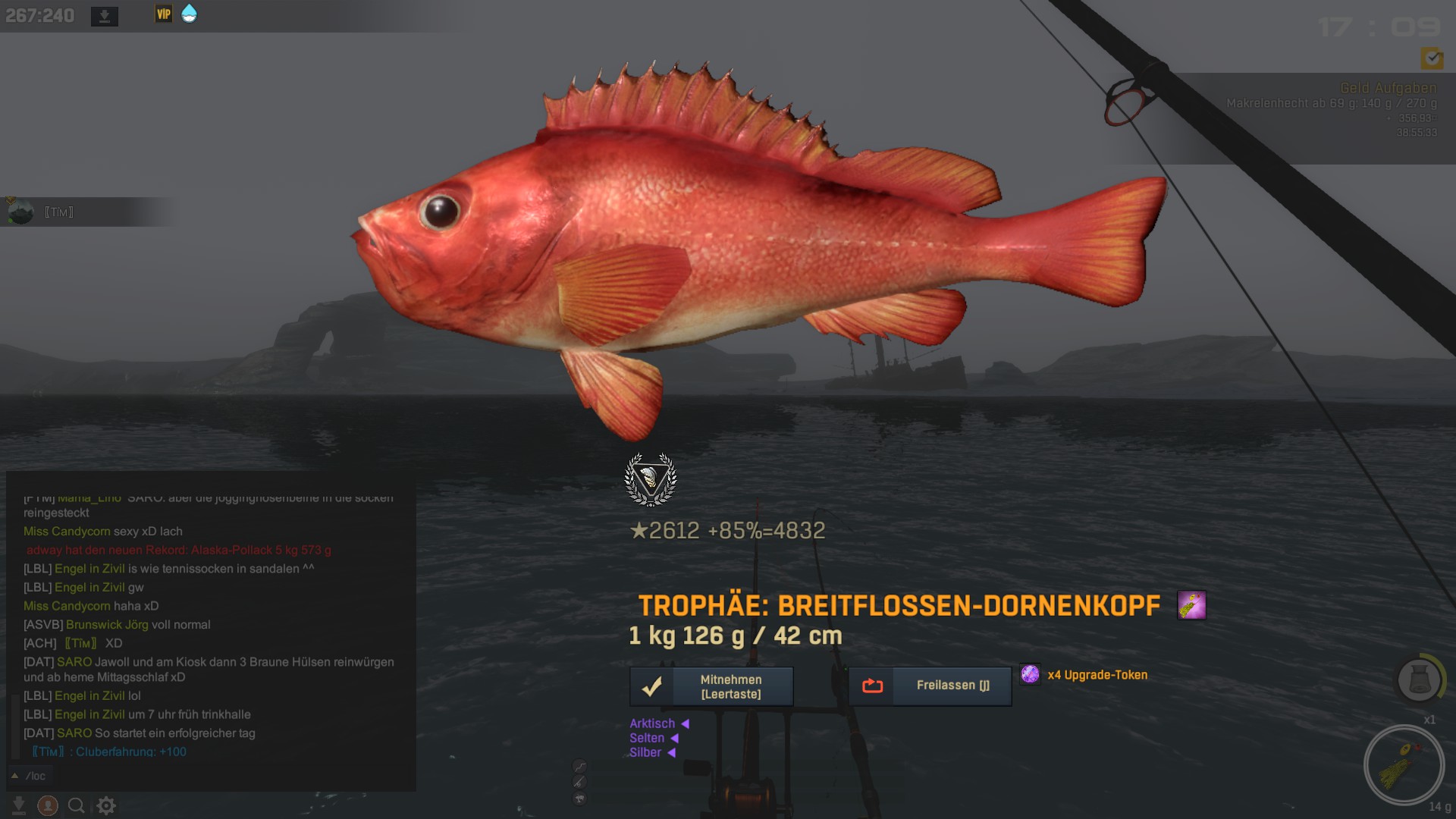Screen dimensions: 1456x819
Task: Toggle the Geld Aufgaben checkmark icon
Action: (1431, 58)
